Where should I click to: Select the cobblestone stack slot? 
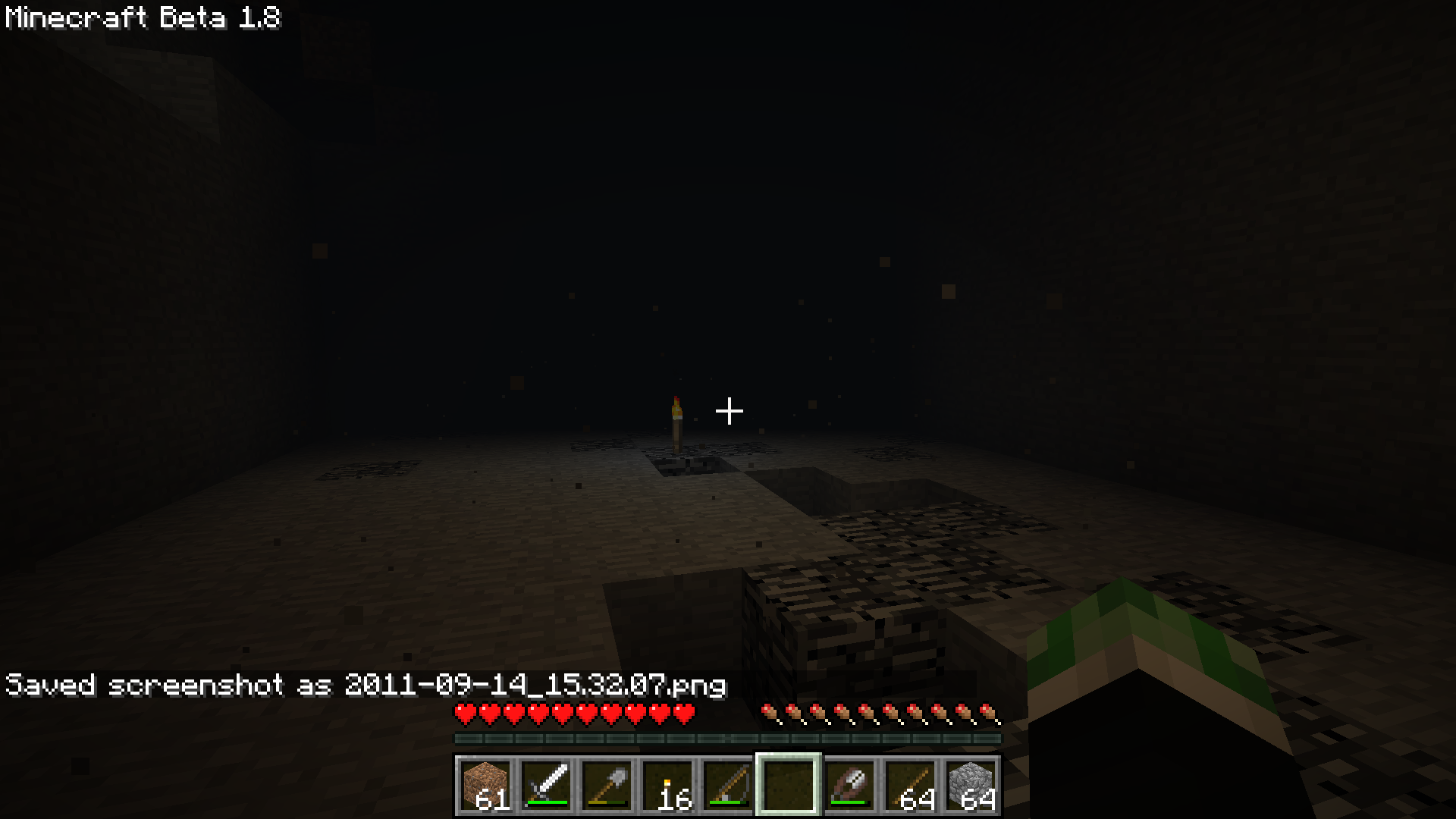click(971, 785)
